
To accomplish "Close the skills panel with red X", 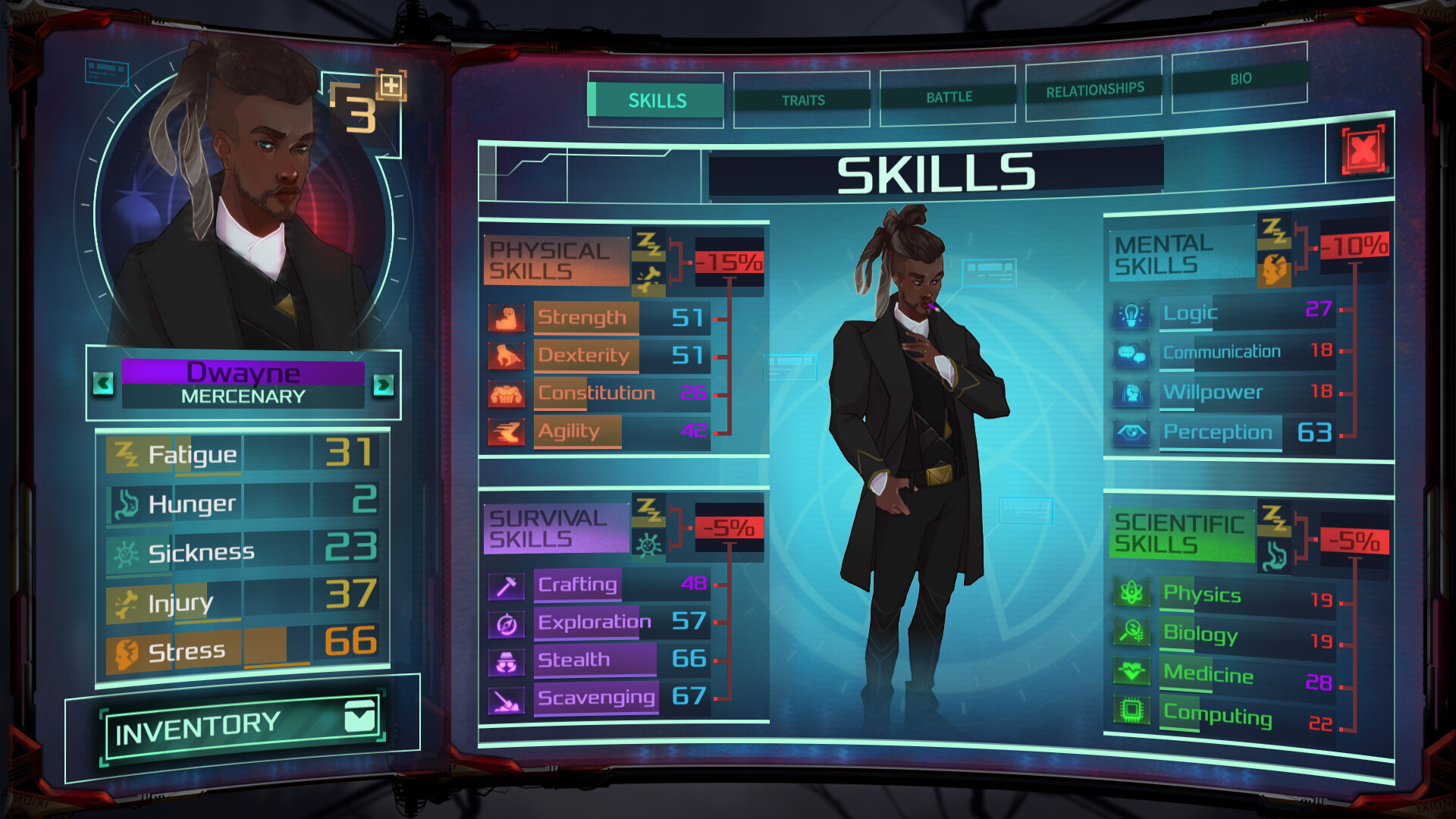I will tap(1363, 150).
